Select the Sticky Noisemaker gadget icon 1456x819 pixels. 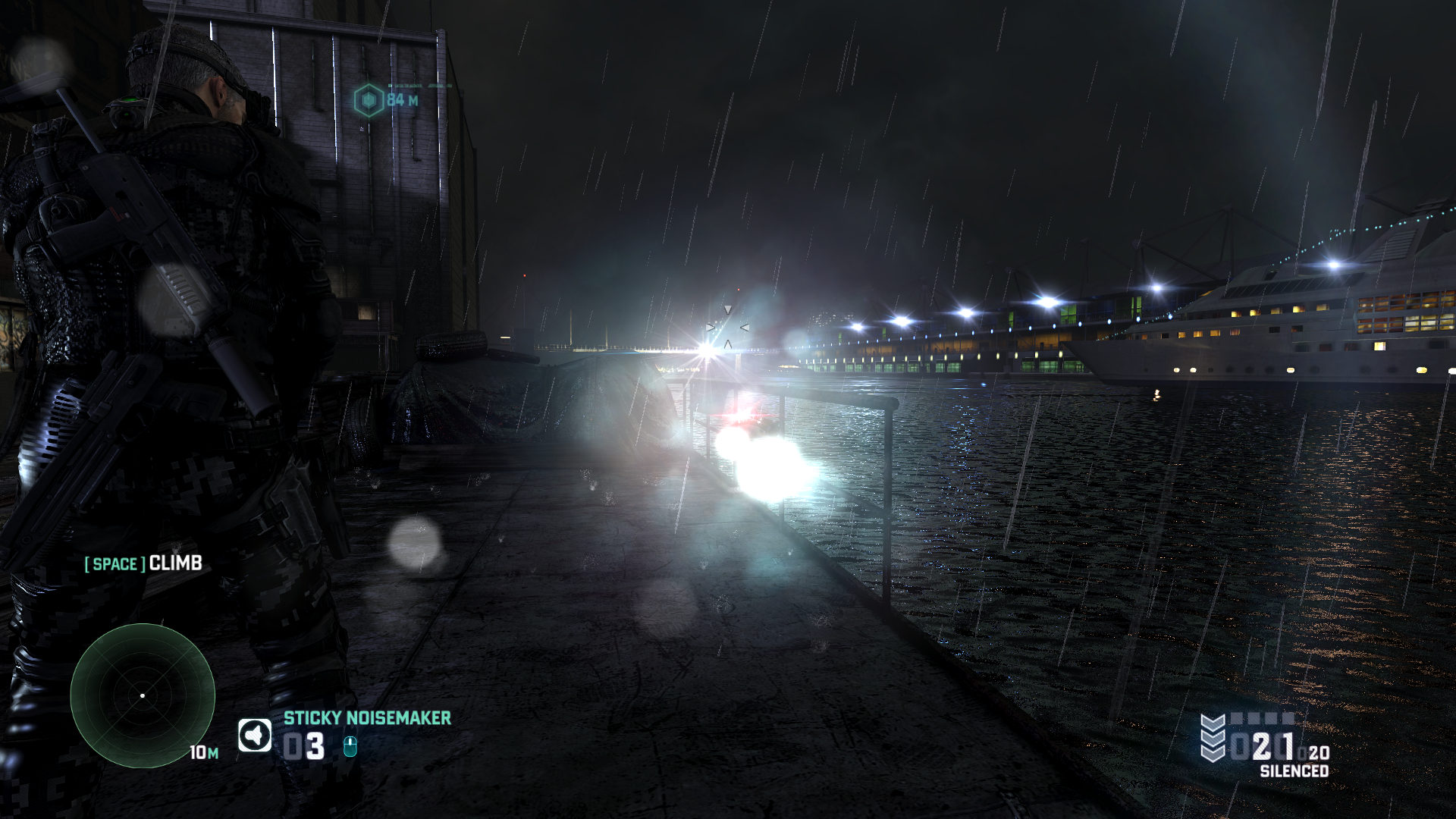tap(255, 736)
